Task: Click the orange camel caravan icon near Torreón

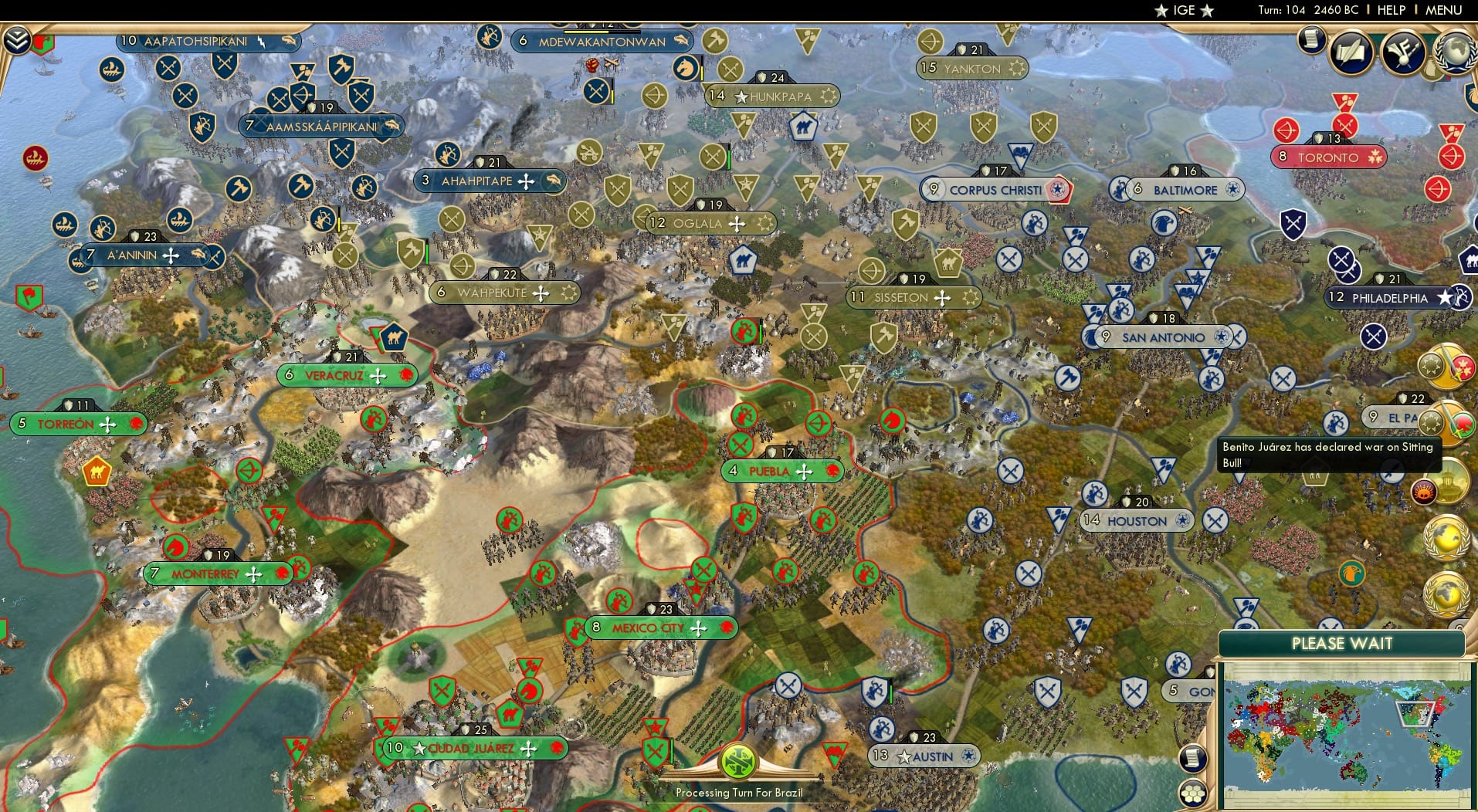Action: (96, 472)
